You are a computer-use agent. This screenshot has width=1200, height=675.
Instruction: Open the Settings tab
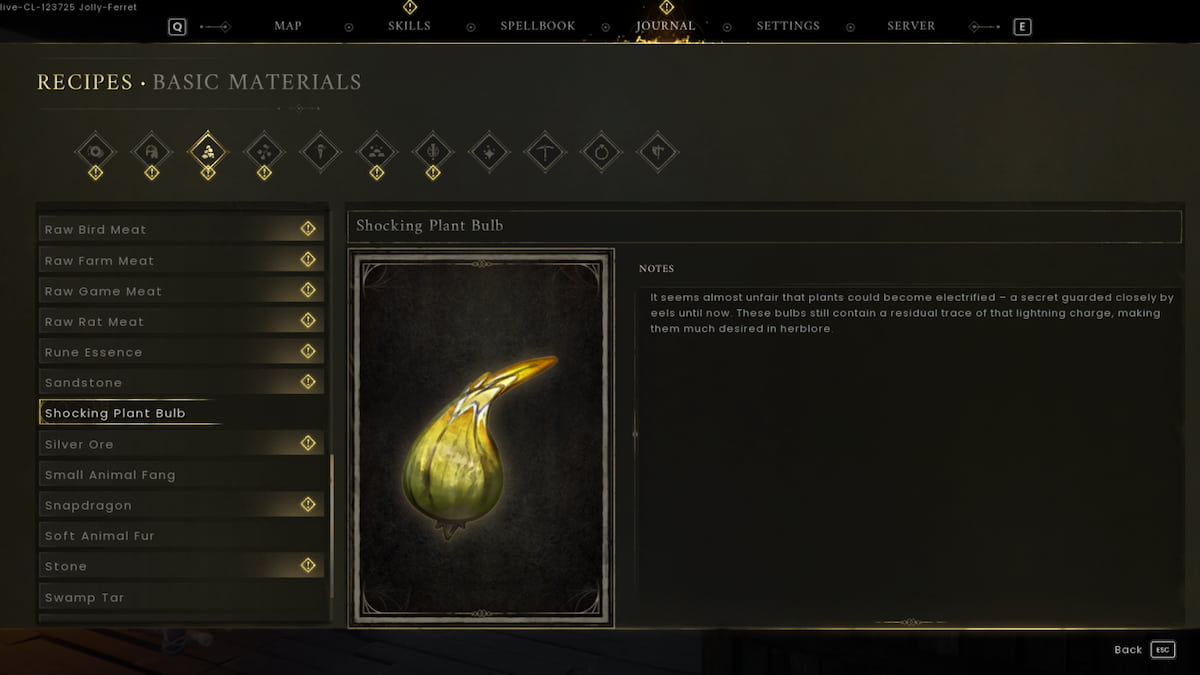click(x=788, y=26)
